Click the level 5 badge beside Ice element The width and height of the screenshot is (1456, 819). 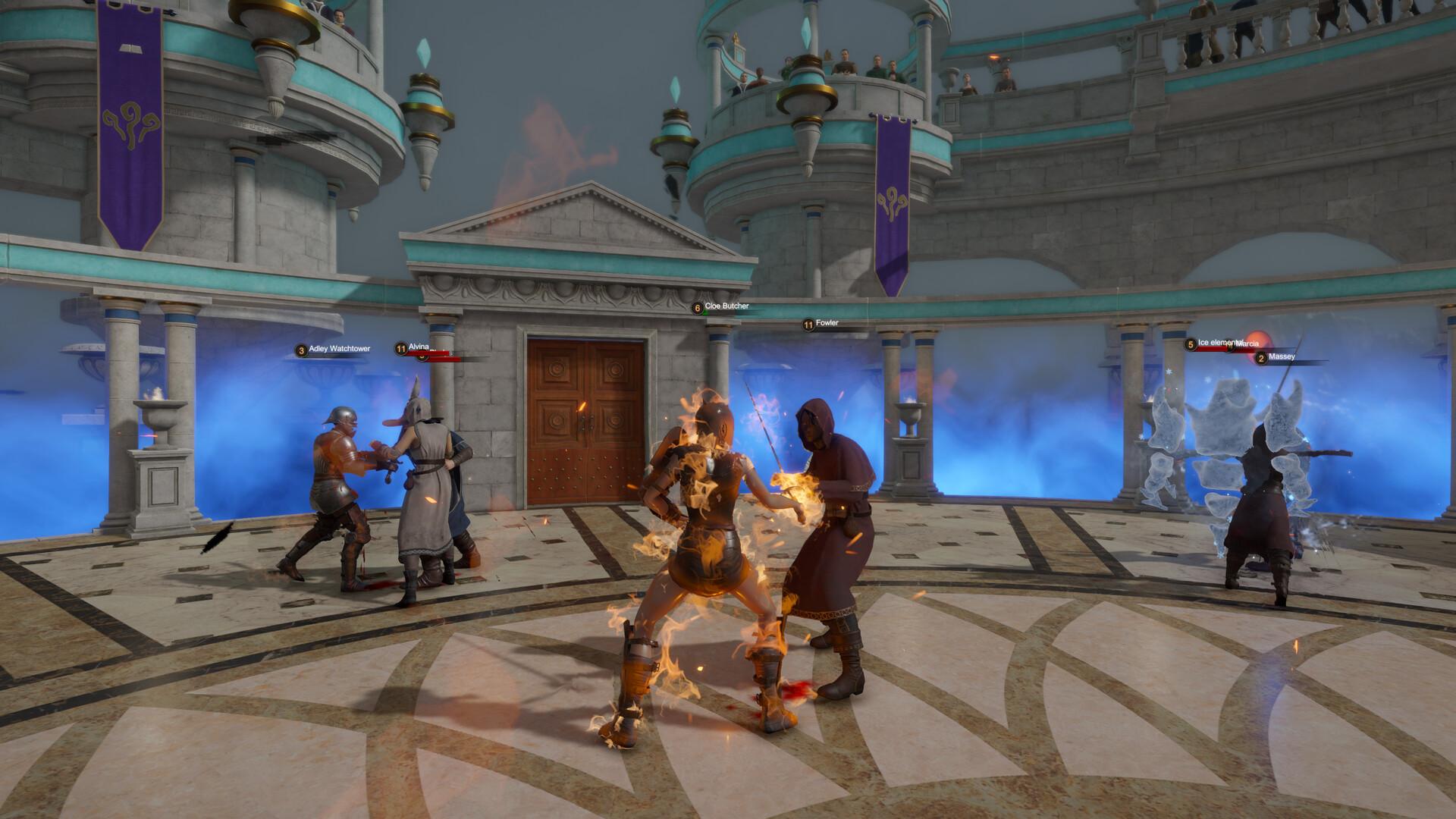[x=1191, y=344]
